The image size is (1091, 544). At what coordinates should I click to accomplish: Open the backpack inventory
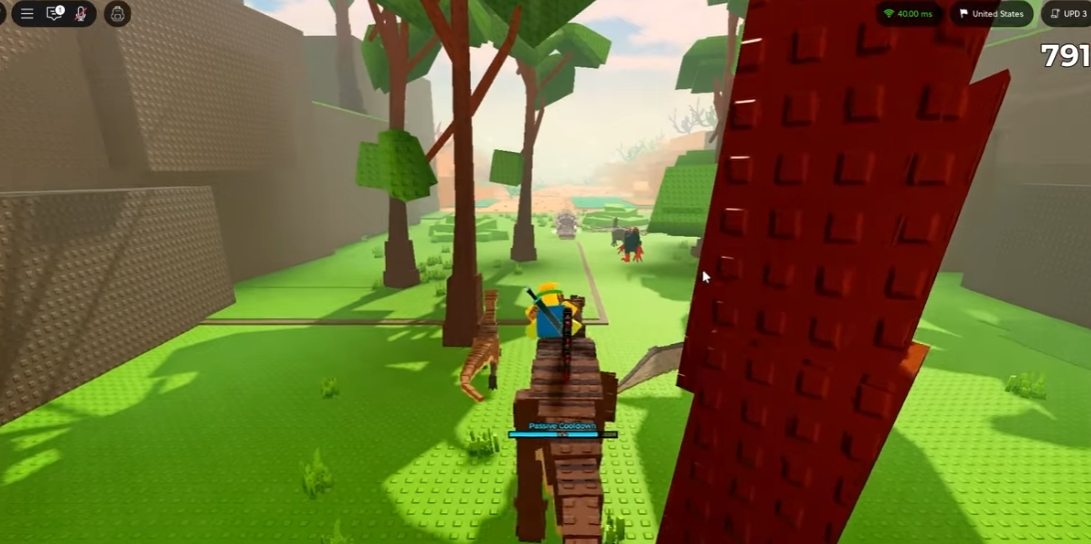tap(117, 14)
